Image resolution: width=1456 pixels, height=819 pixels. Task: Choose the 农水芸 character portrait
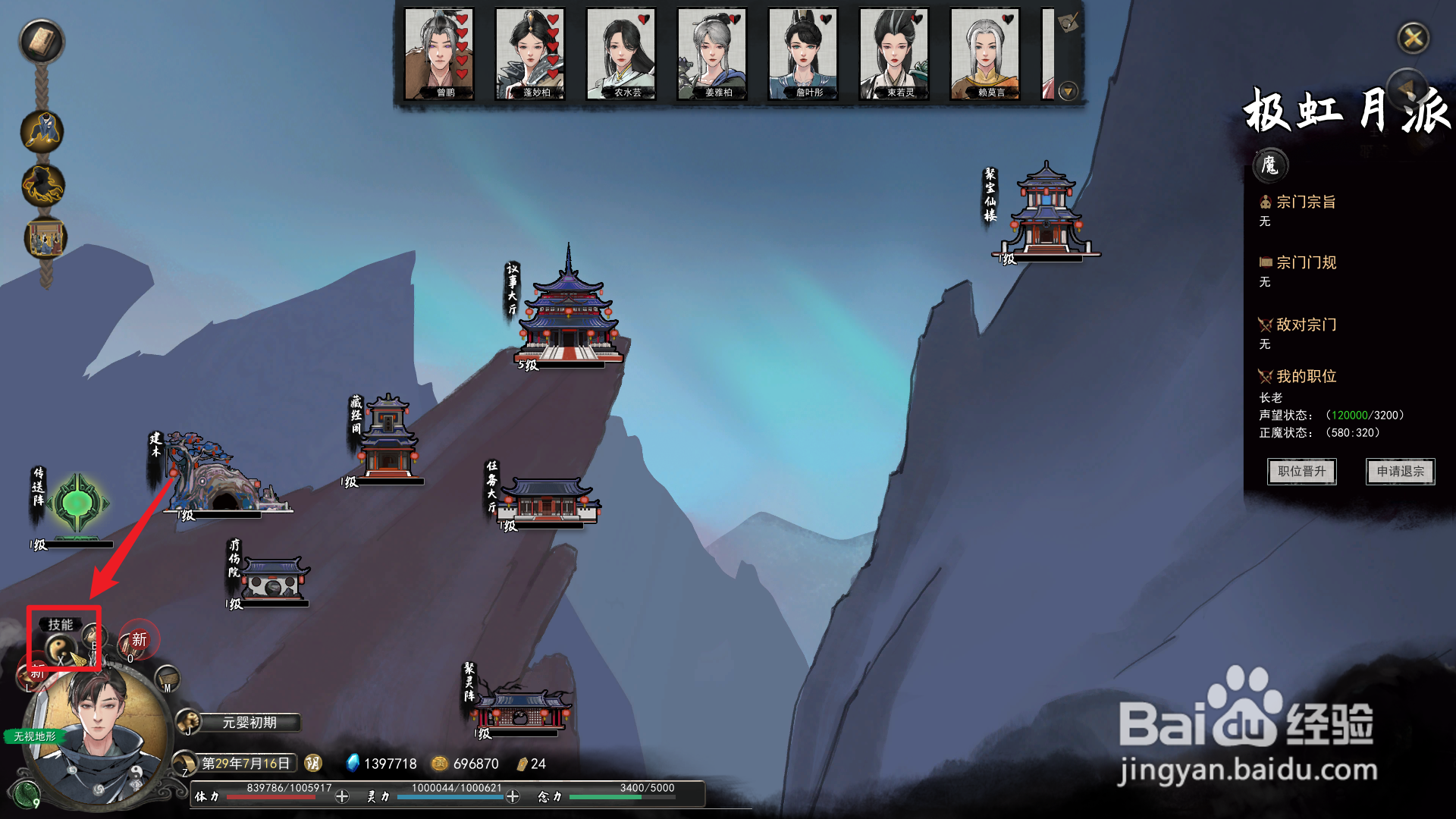pyautogui.click(x=621, y=54)
